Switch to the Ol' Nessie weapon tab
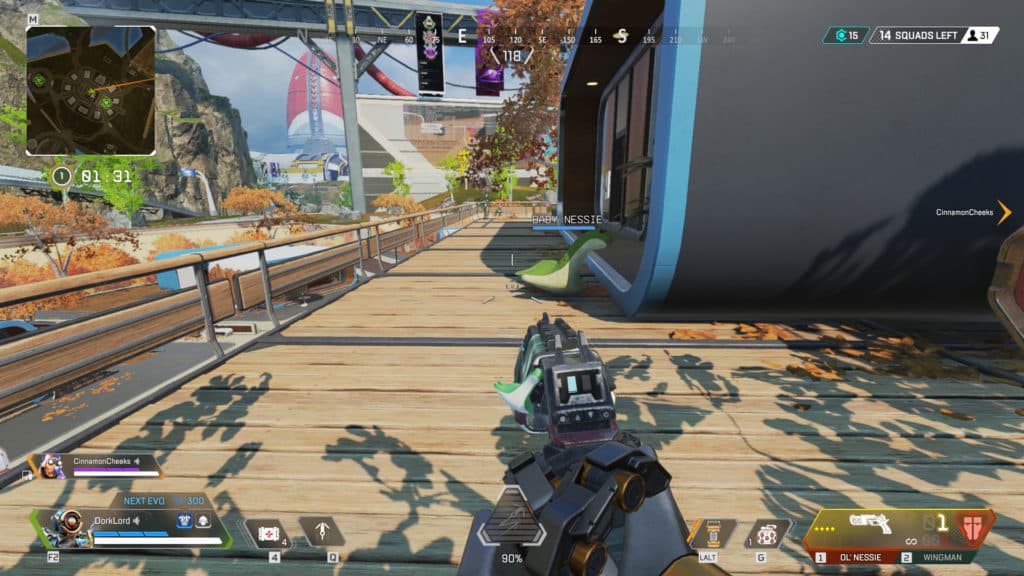 click(854, 556)
